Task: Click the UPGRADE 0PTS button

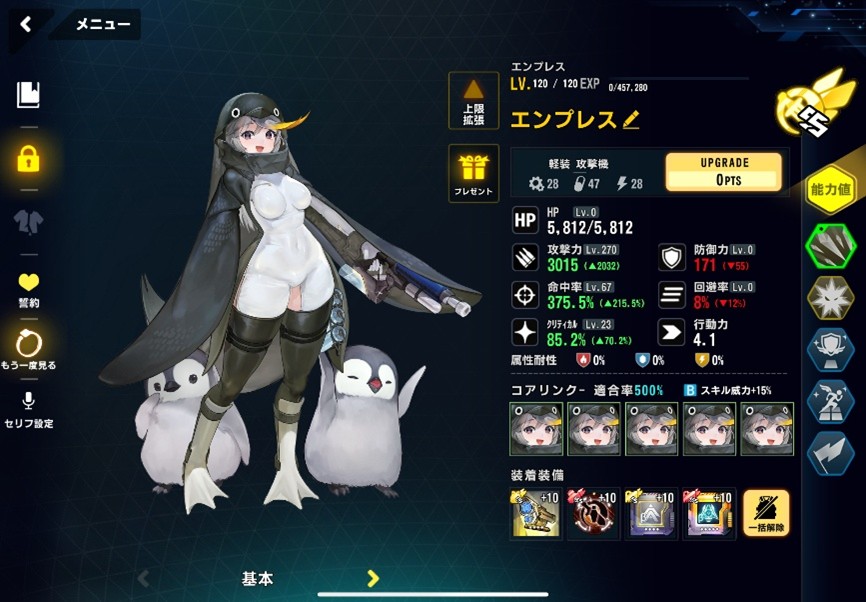Action: [724, 171]
